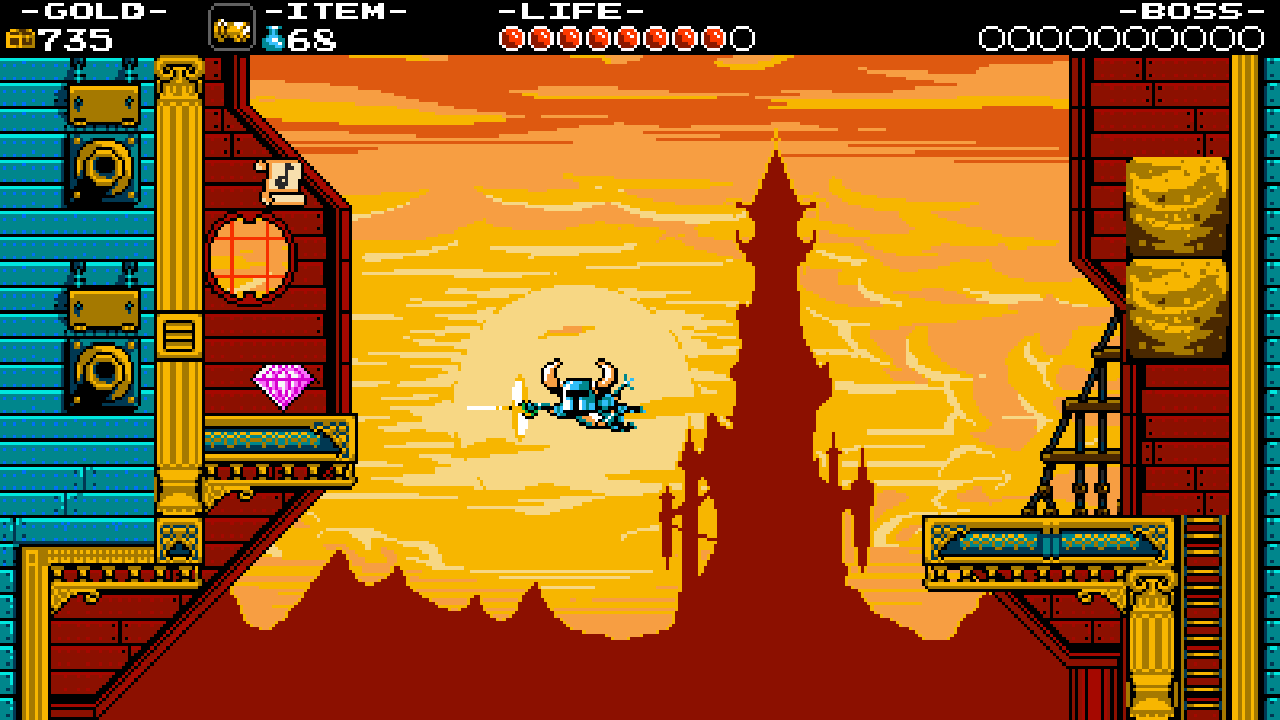
Task: Toggle the leftmost empty BOSS meter circle
Action: (993, 37)
